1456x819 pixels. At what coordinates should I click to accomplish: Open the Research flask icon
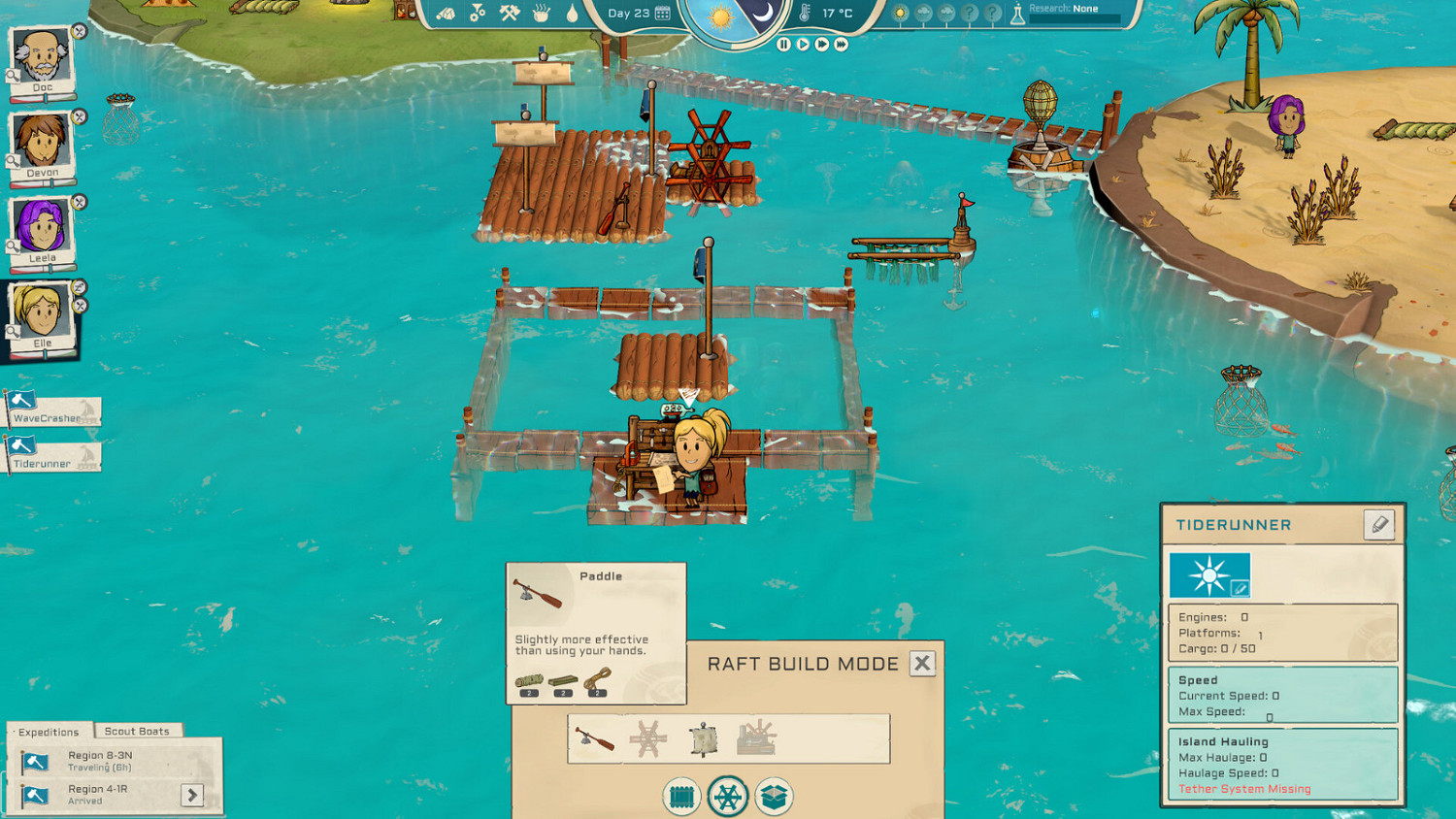[x=1018, y=15]
